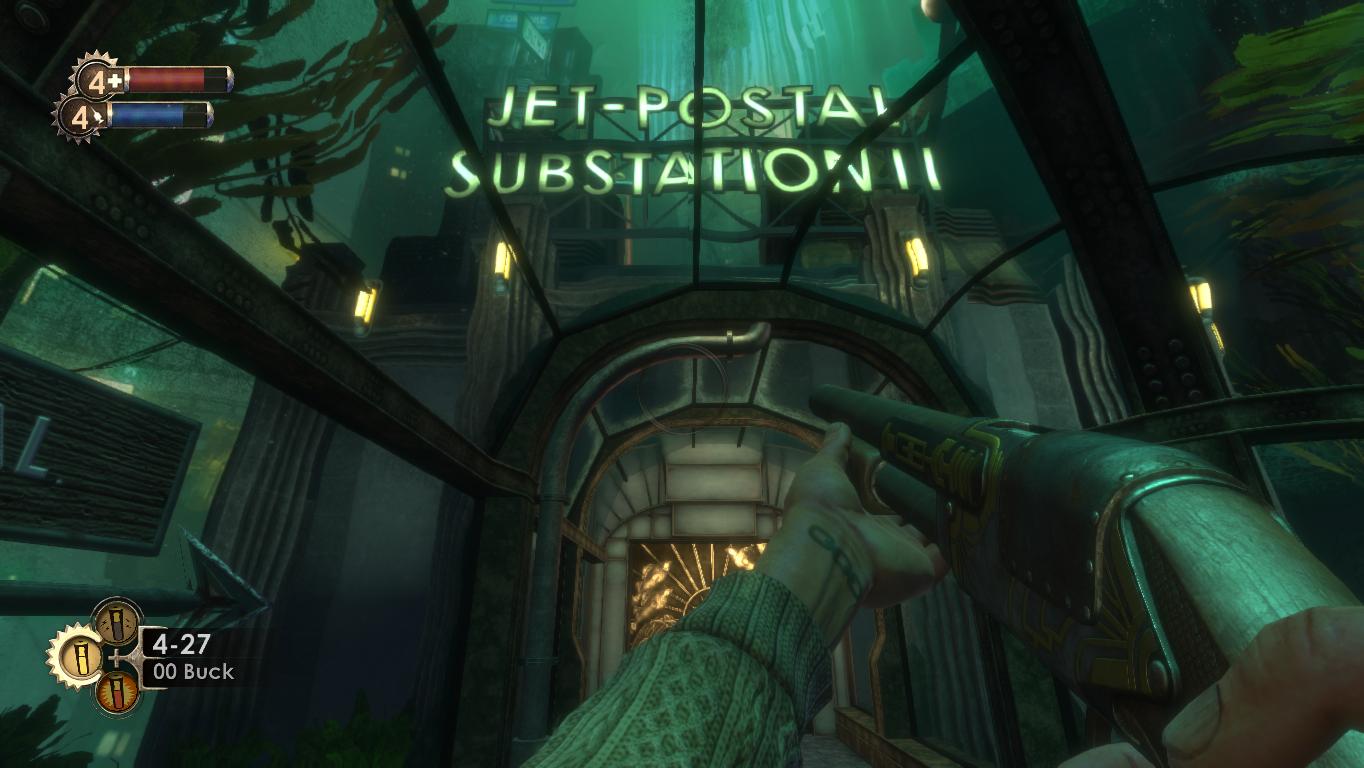This screenshot has height=768, width=1364.
Task: Toggle the far-right corridor lamp
Action: [x=1204, y=294]
